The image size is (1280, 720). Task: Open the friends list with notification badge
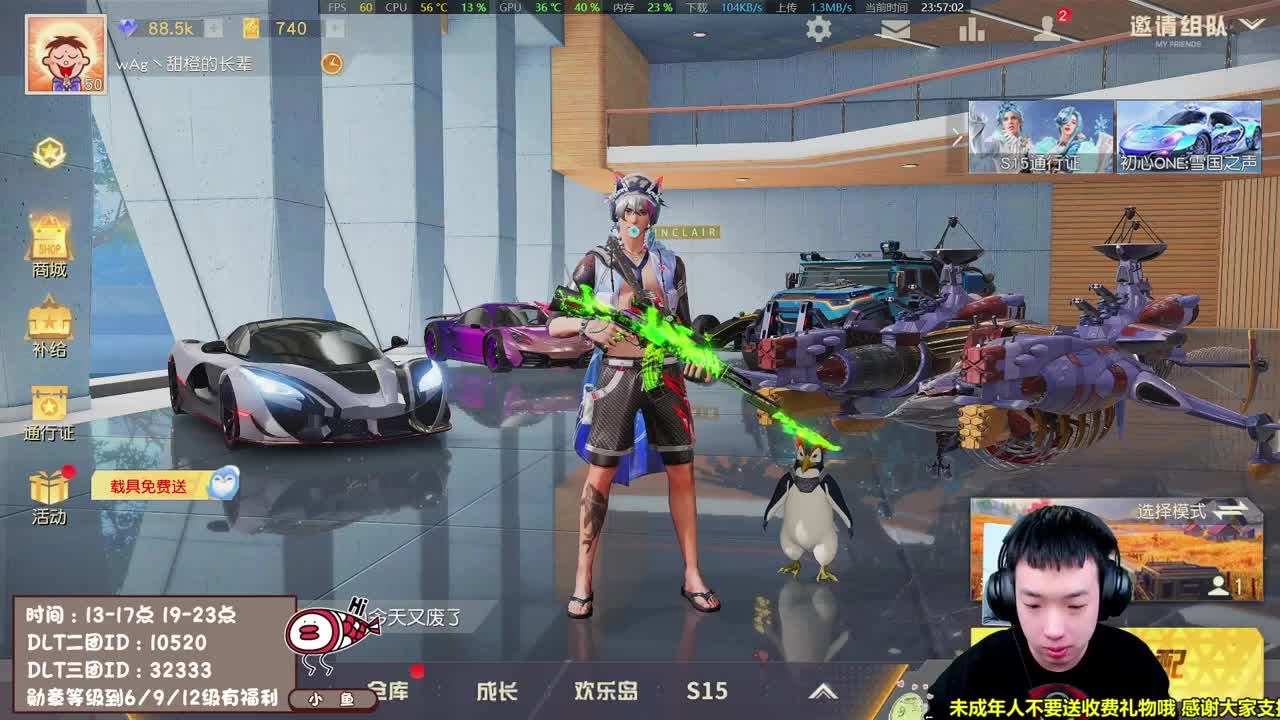point(1047,30)
